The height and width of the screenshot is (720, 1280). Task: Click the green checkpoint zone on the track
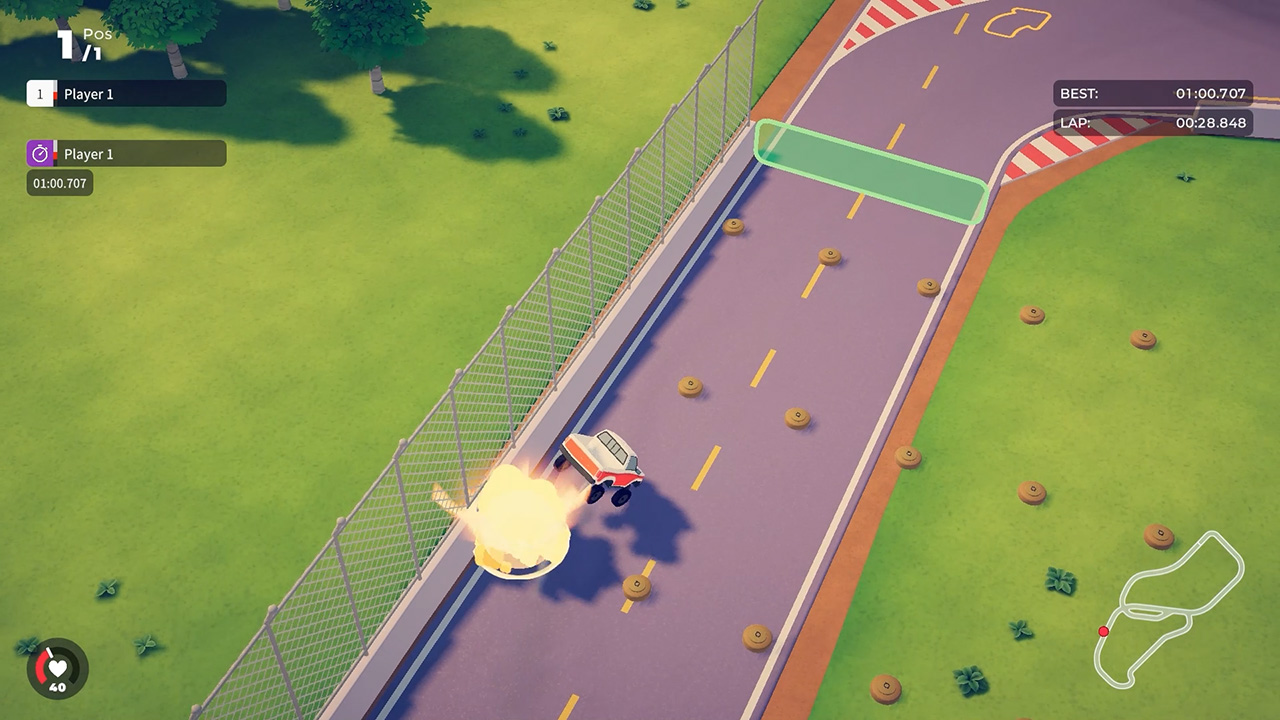coord(869,171)
